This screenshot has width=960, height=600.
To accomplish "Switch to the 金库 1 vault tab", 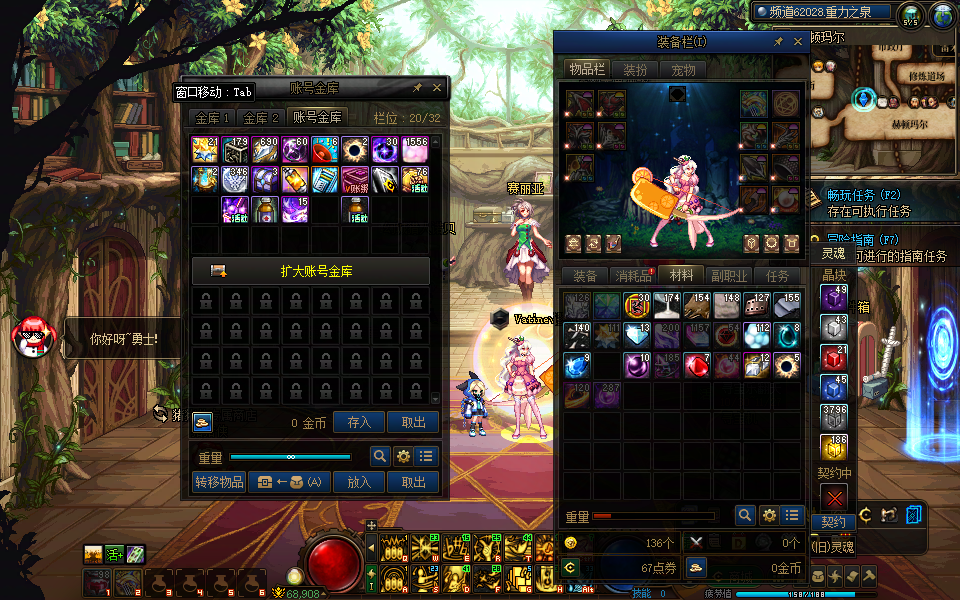I will 212,118.
